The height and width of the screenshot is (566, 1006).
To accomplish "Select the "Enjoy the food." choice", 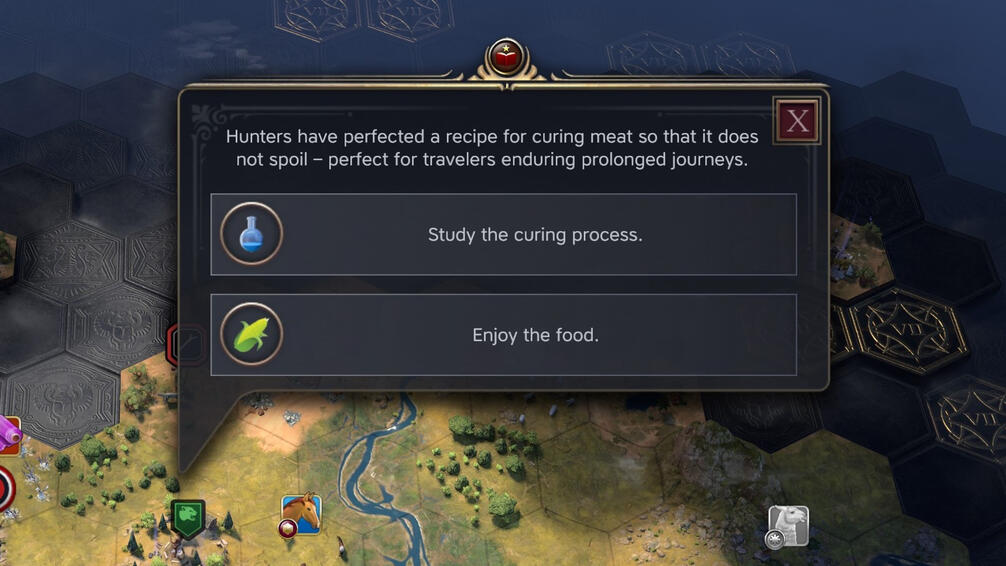I will [x=503, y=335].
